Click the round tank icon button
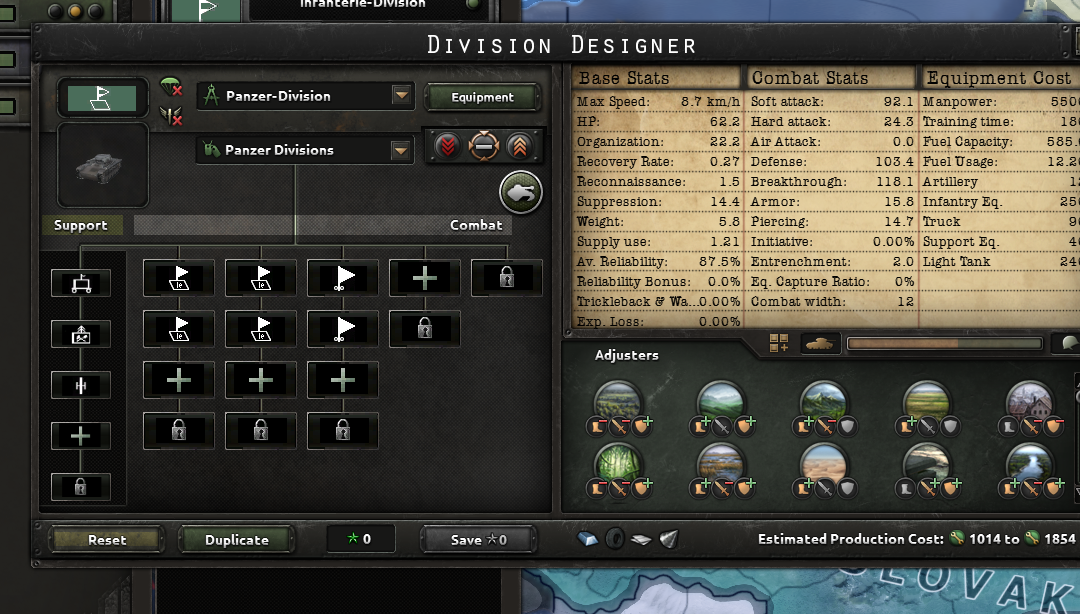The height and width of the screenshot is (614, 1080). click(521, 192)
